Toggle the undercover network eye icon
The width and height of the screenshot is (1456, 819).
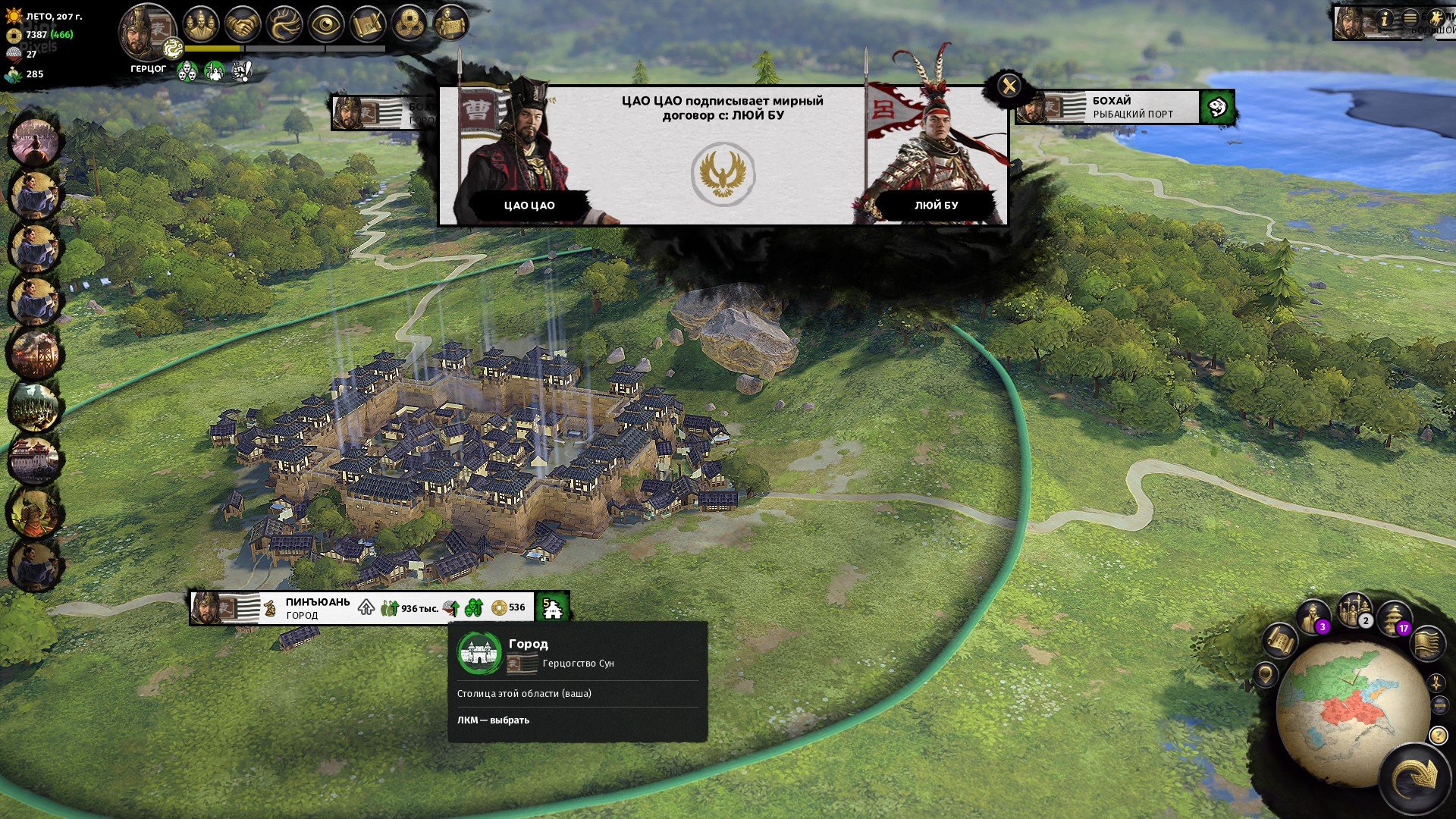326,24
